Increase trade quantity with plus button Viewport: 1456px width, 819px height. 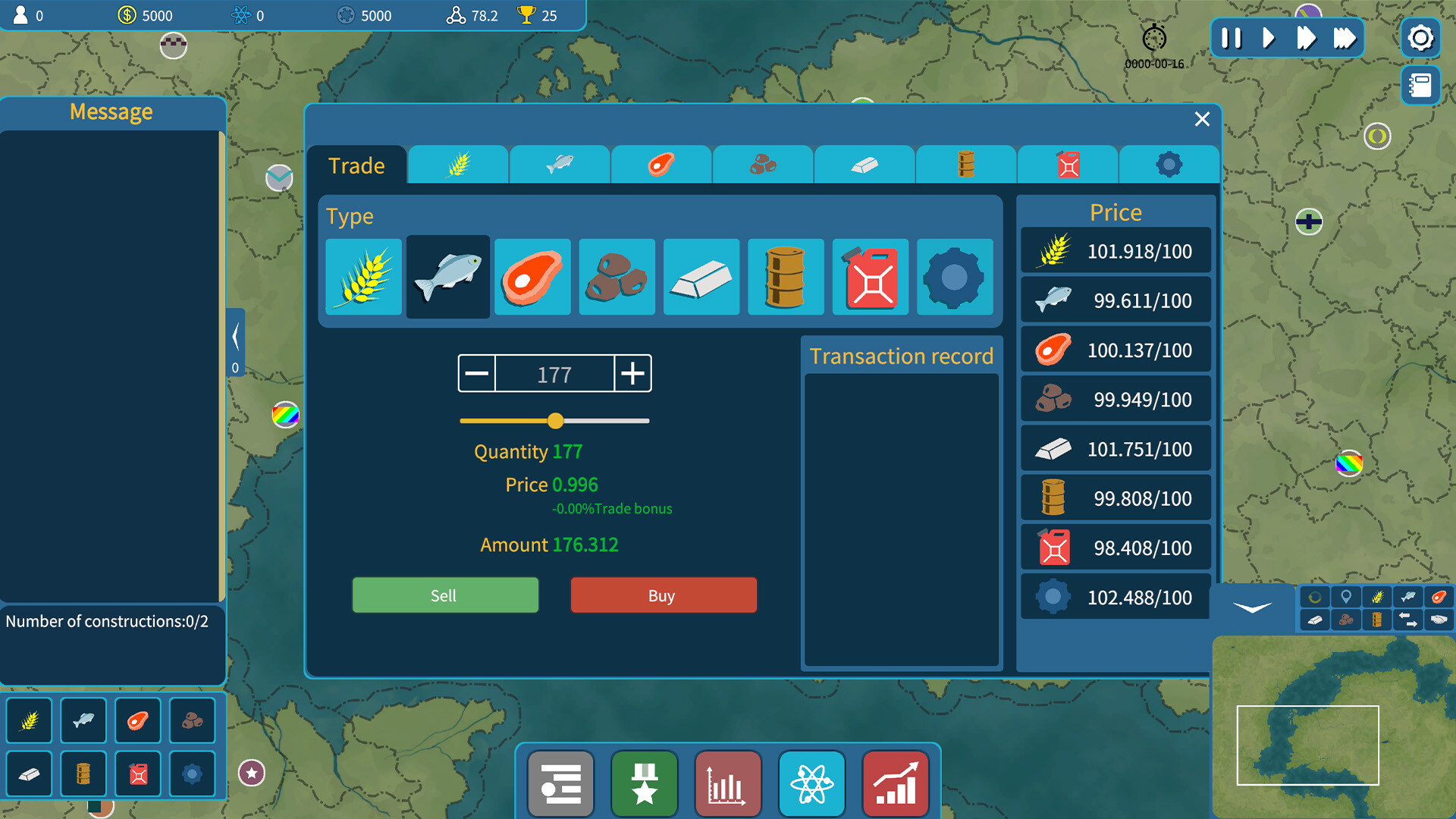632,373
